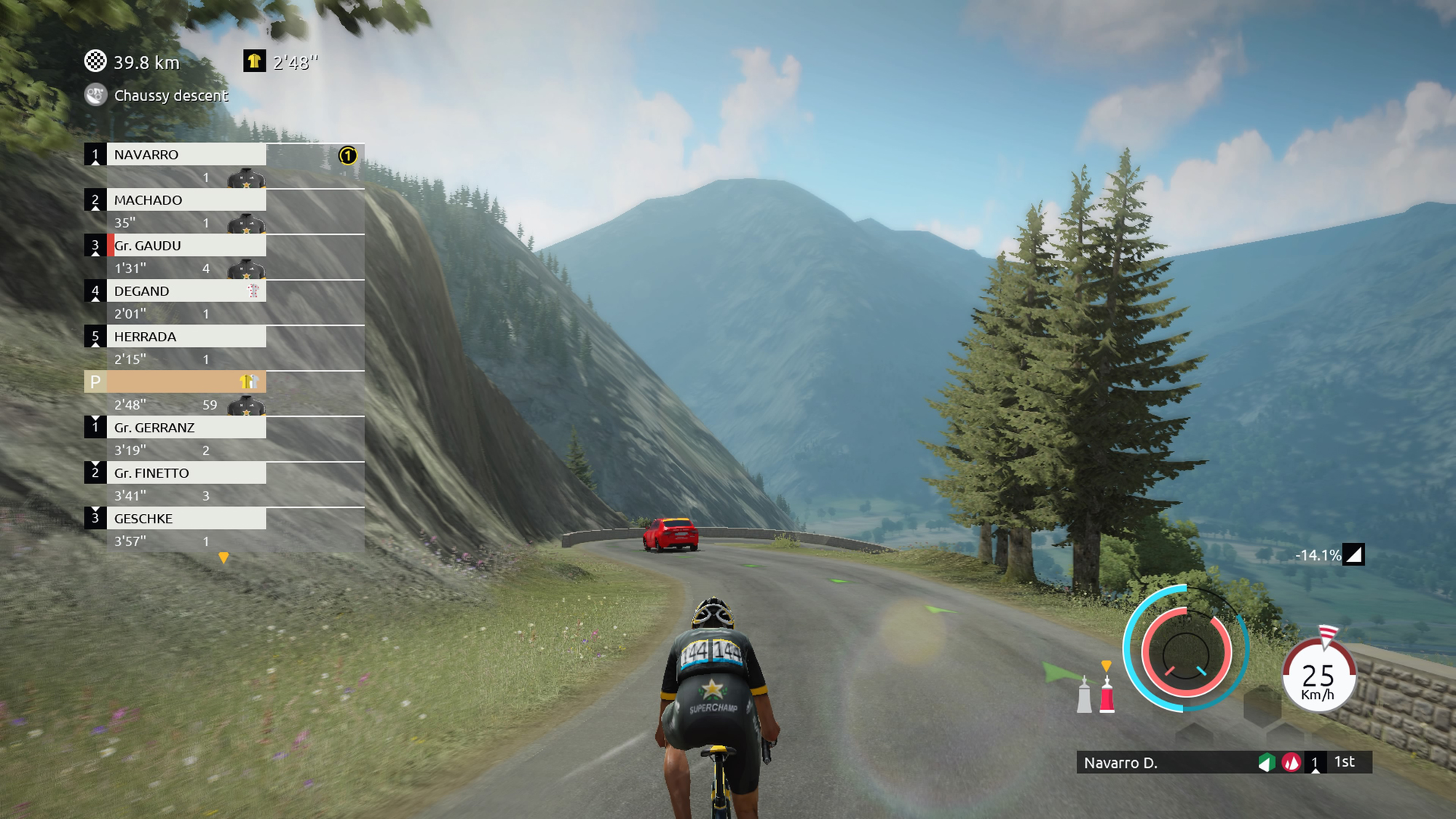Click the yellow jersey icon at top
Image resolution: width=1456 pixels, height=819 pixels.
[254, 61]
